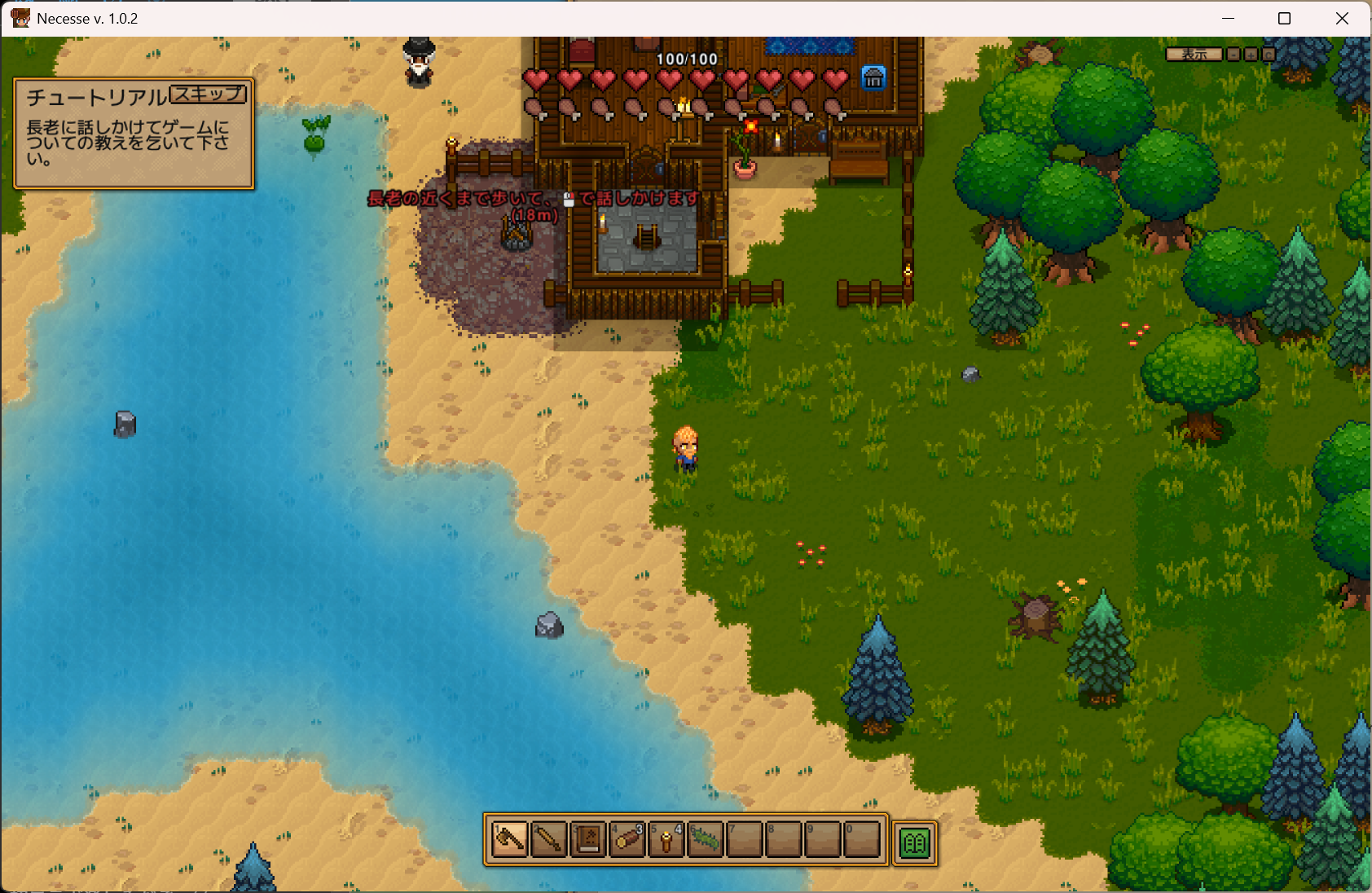Screen dimensions: 1372x893
Task: Select the wood logs hotbar slot
Action: (627, 839)
